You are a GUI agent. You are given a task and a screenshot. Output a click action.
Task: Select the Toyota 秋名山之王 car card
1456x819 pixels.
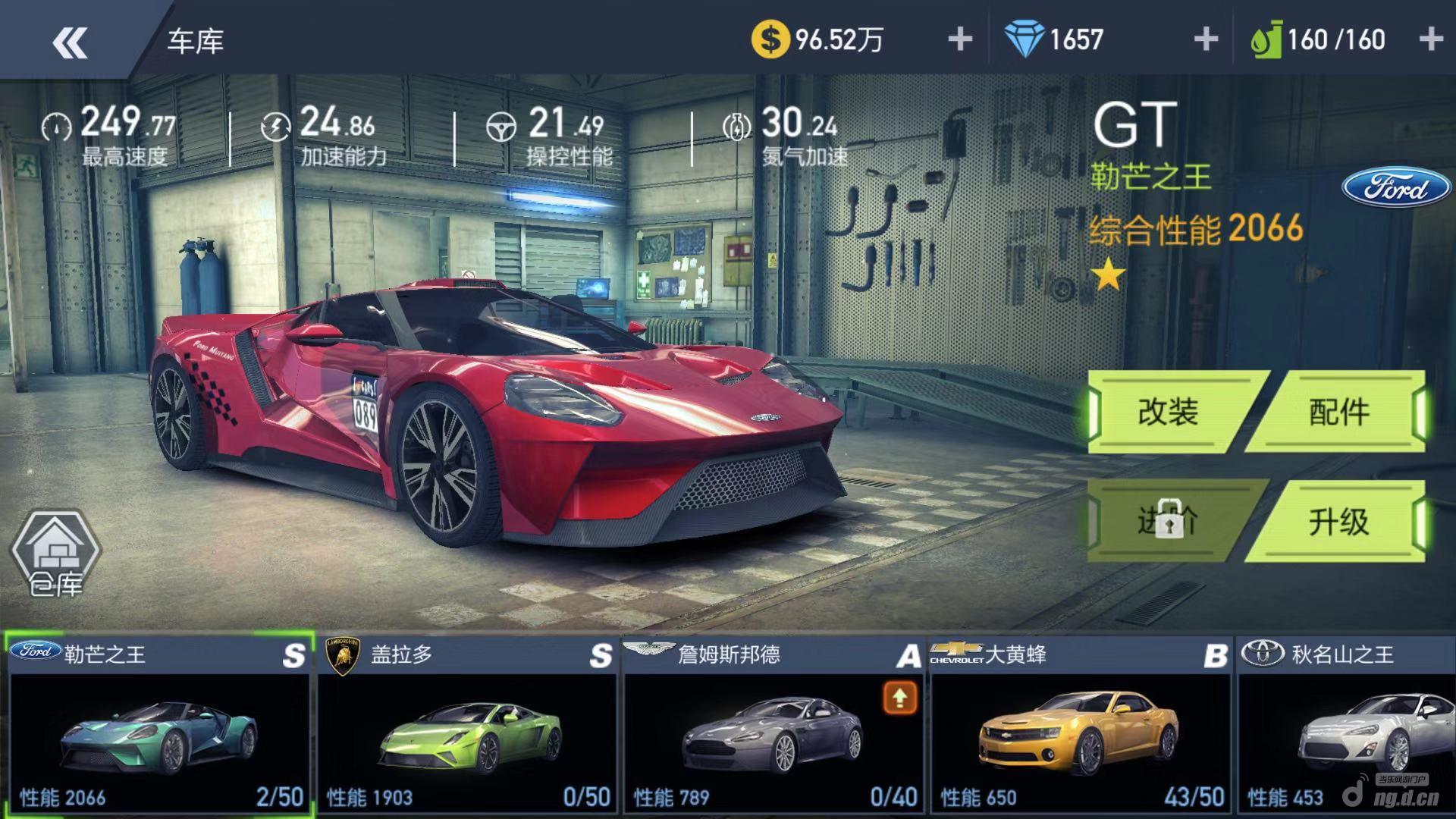tap(1347, 724)
